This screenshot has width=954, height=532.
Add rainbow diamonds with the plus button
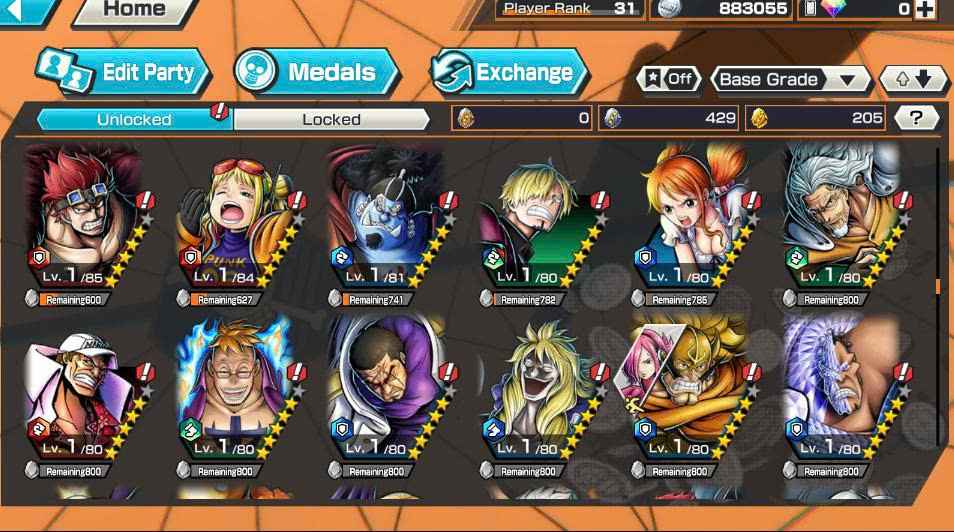point(925,9)
